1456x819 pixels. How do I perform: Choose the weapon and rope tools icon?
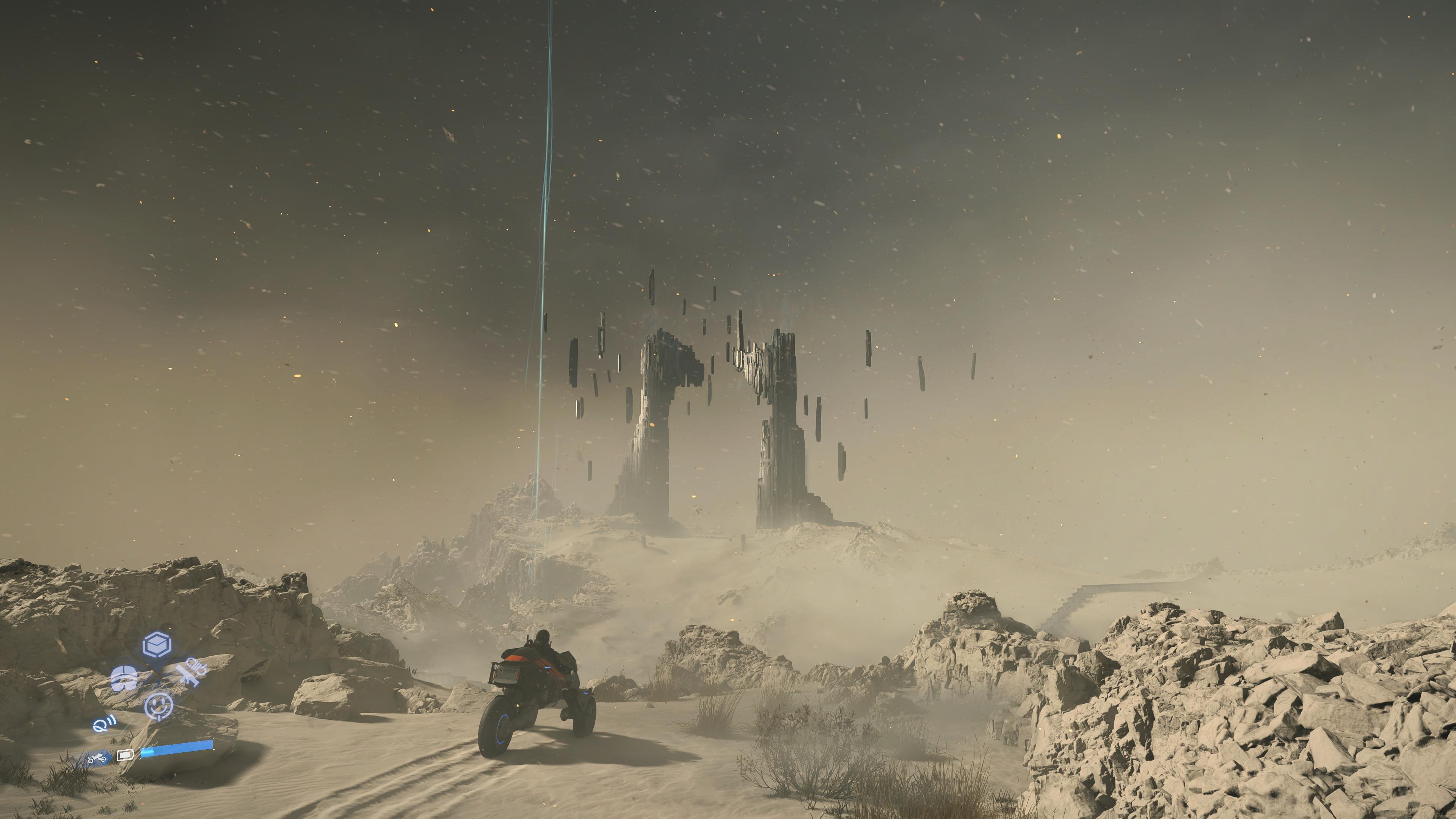click(x=191, y=673)
